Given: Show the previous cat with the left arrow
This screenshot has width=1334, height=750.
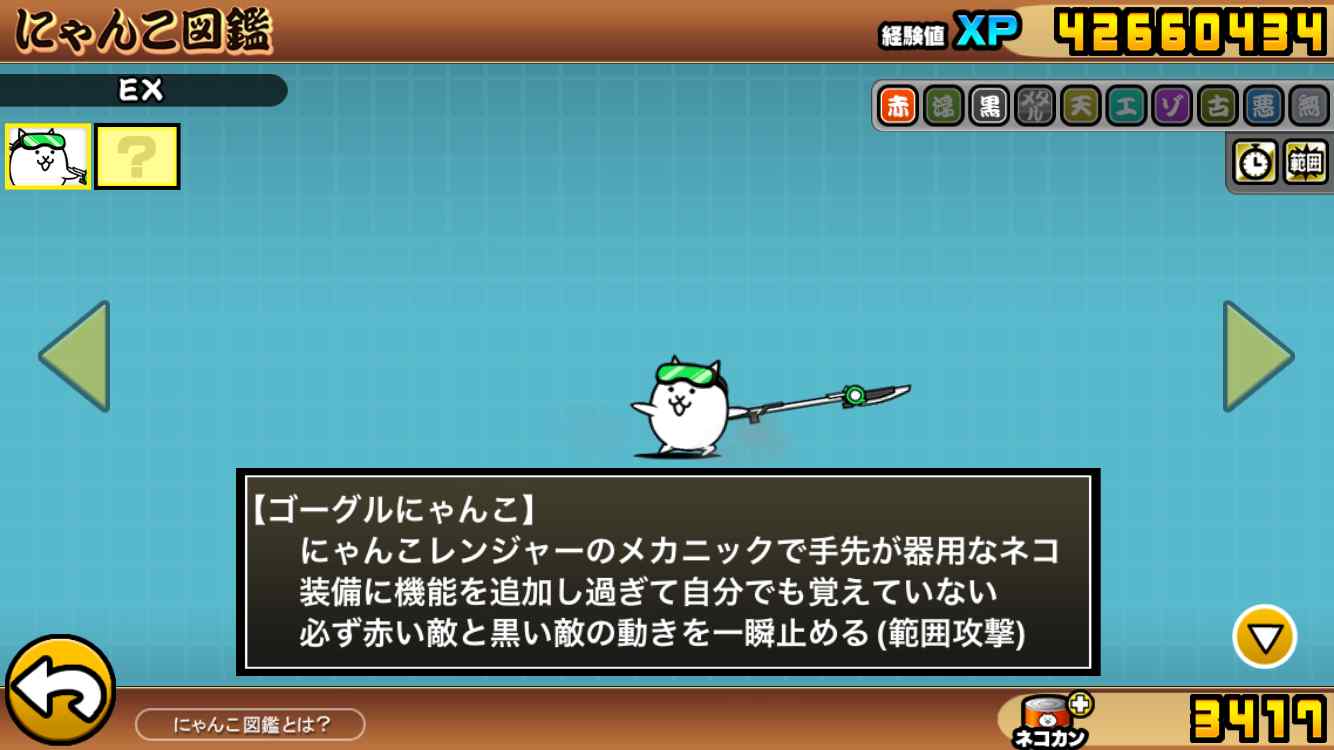Looking at the screenshot, I should tap(76, 356).
